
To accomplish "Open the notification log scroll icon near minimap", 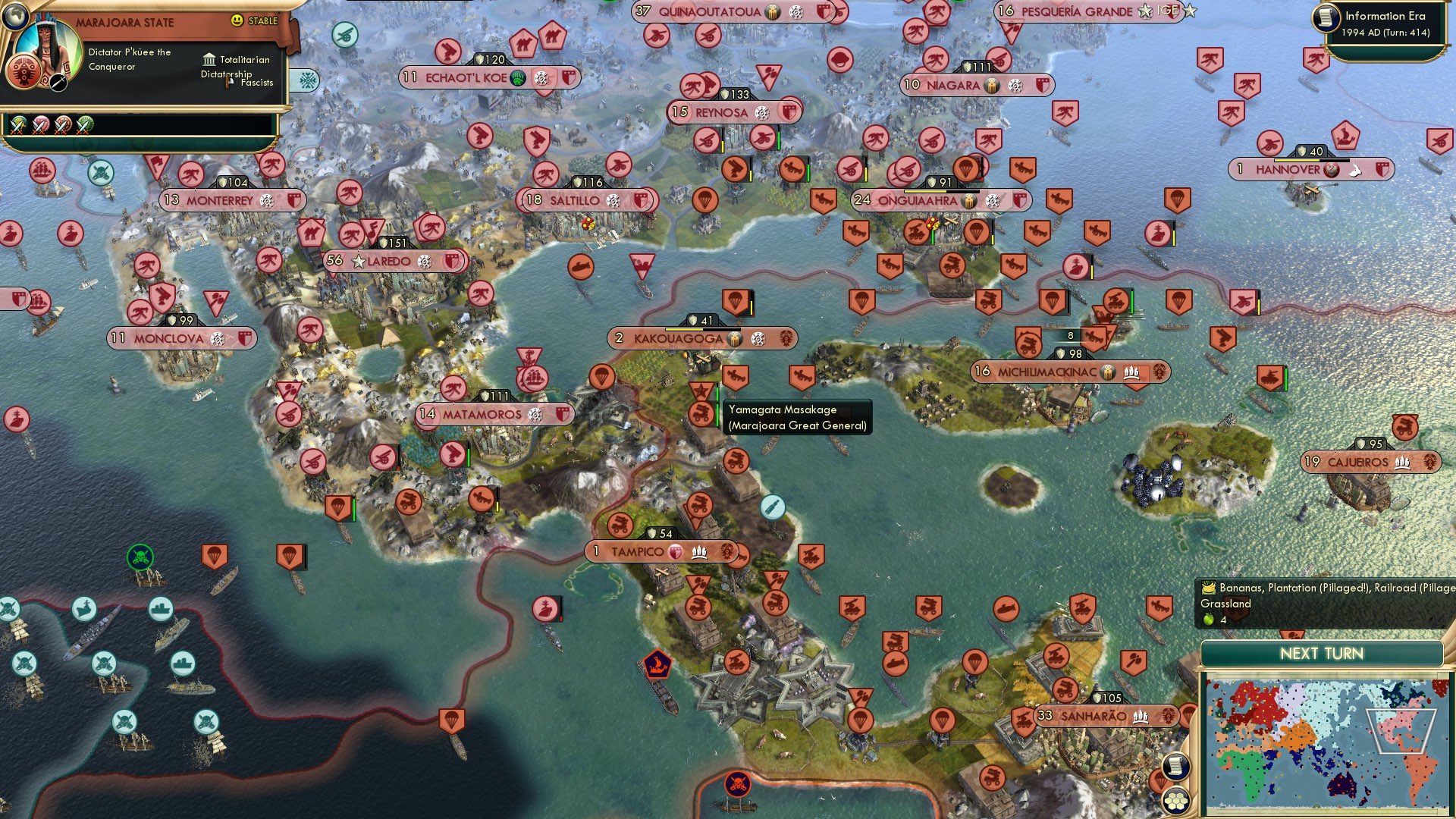I will (1175, 767).
